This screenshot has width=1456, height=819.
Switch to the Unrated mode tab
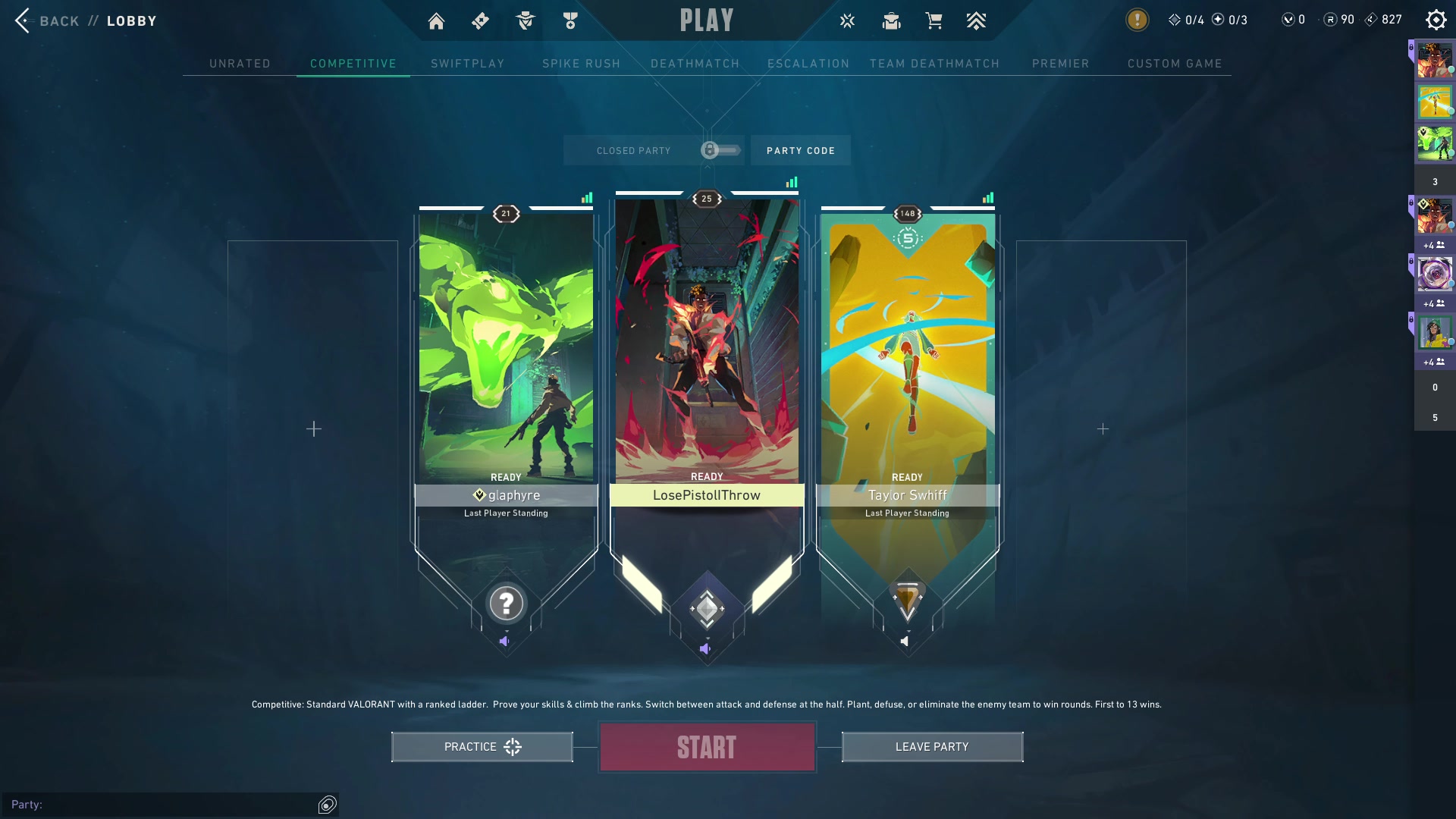(240, 64)
